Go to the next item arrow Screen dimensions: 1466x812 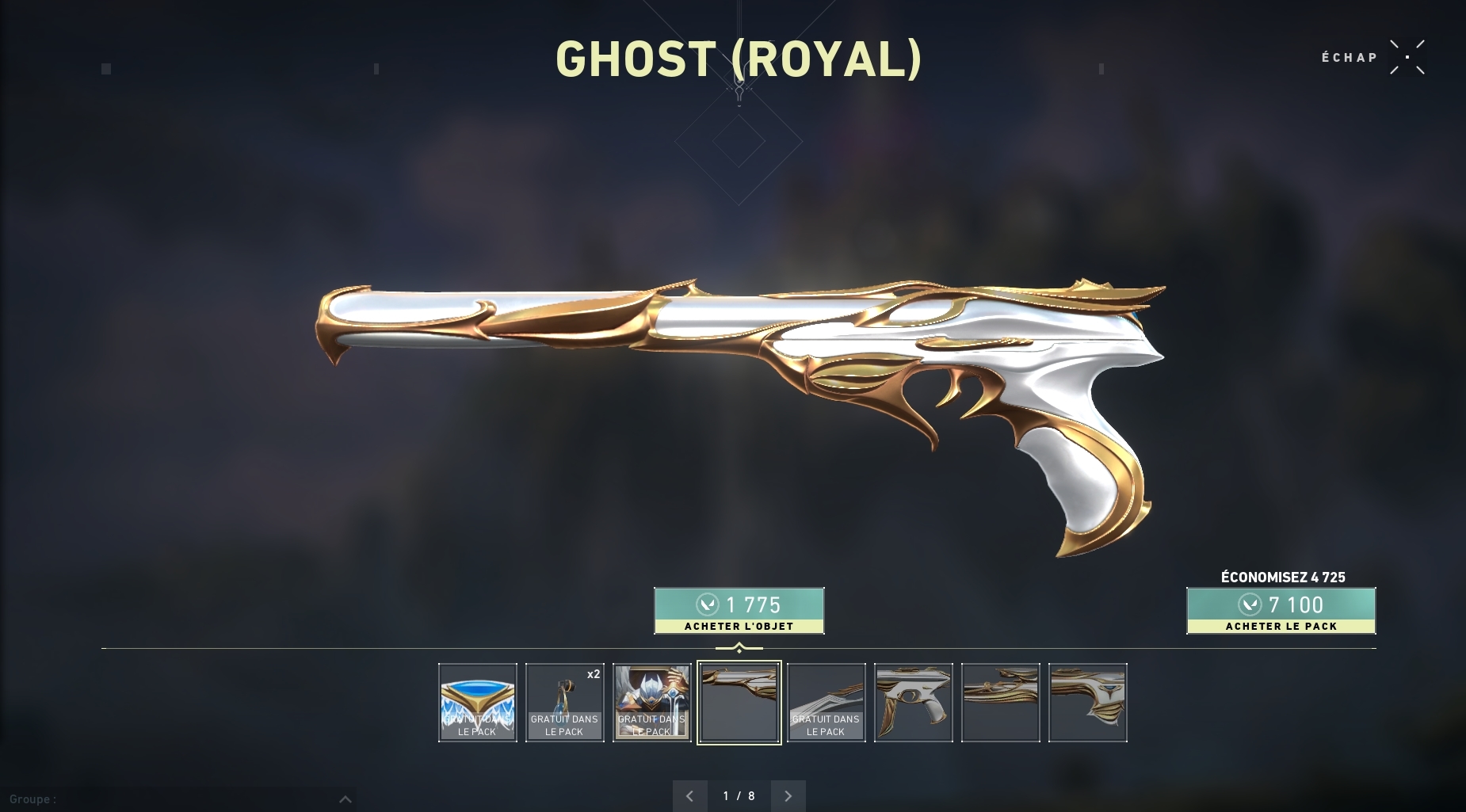point(788,796)
